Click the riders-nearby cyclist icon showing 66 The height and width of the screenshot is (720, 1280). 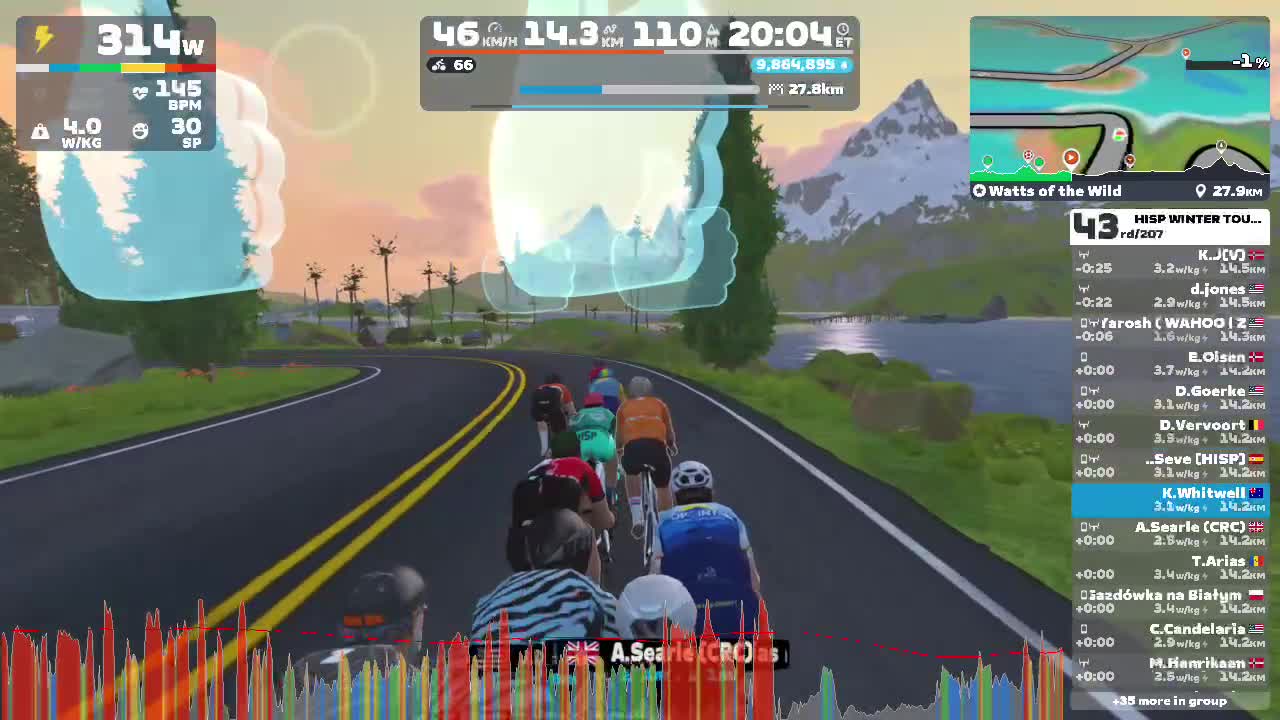click(441, 66)
